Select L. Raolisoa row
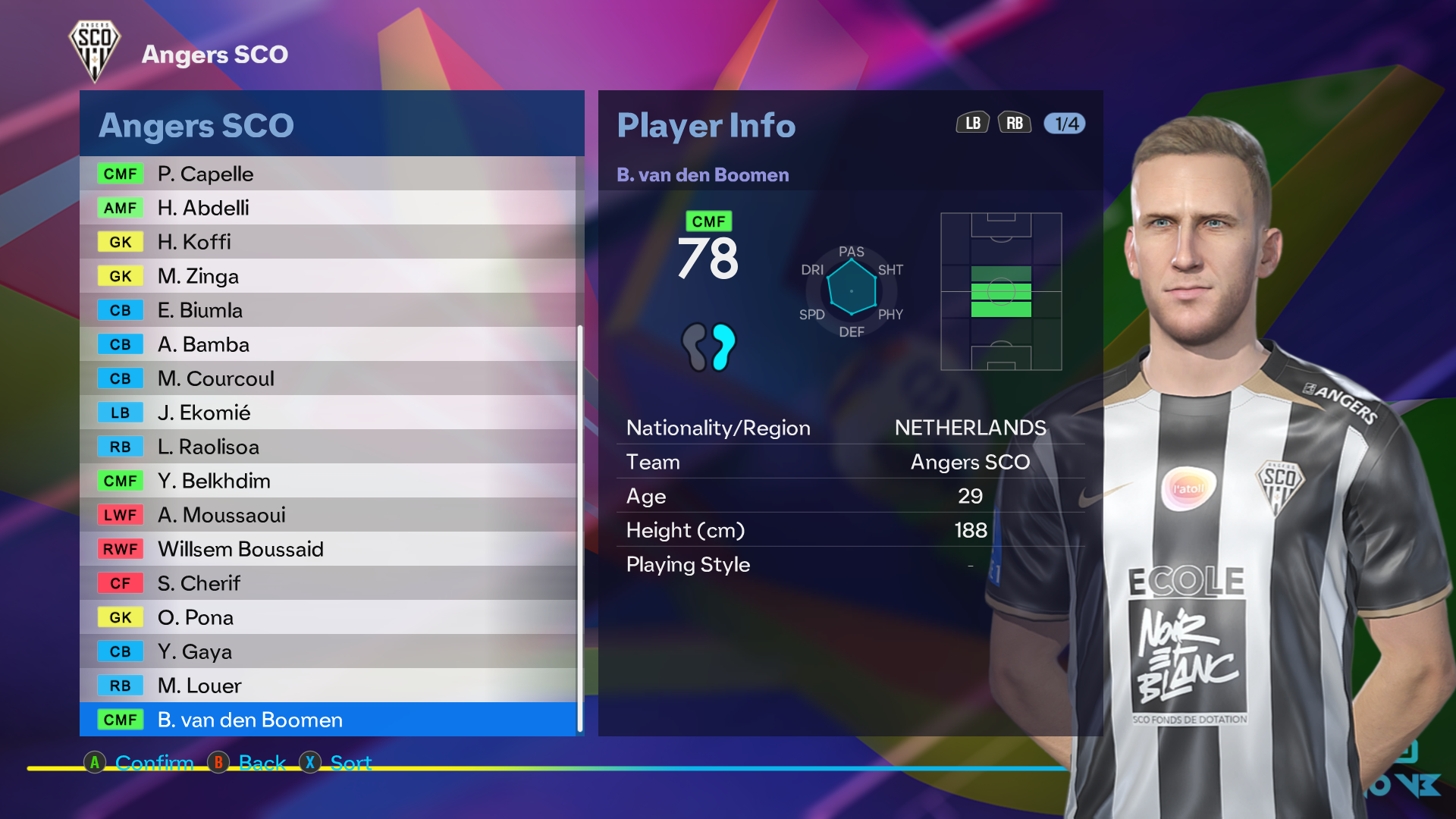Image resolution: width=1456 pixels, height=819 pixels. point(328,447)
